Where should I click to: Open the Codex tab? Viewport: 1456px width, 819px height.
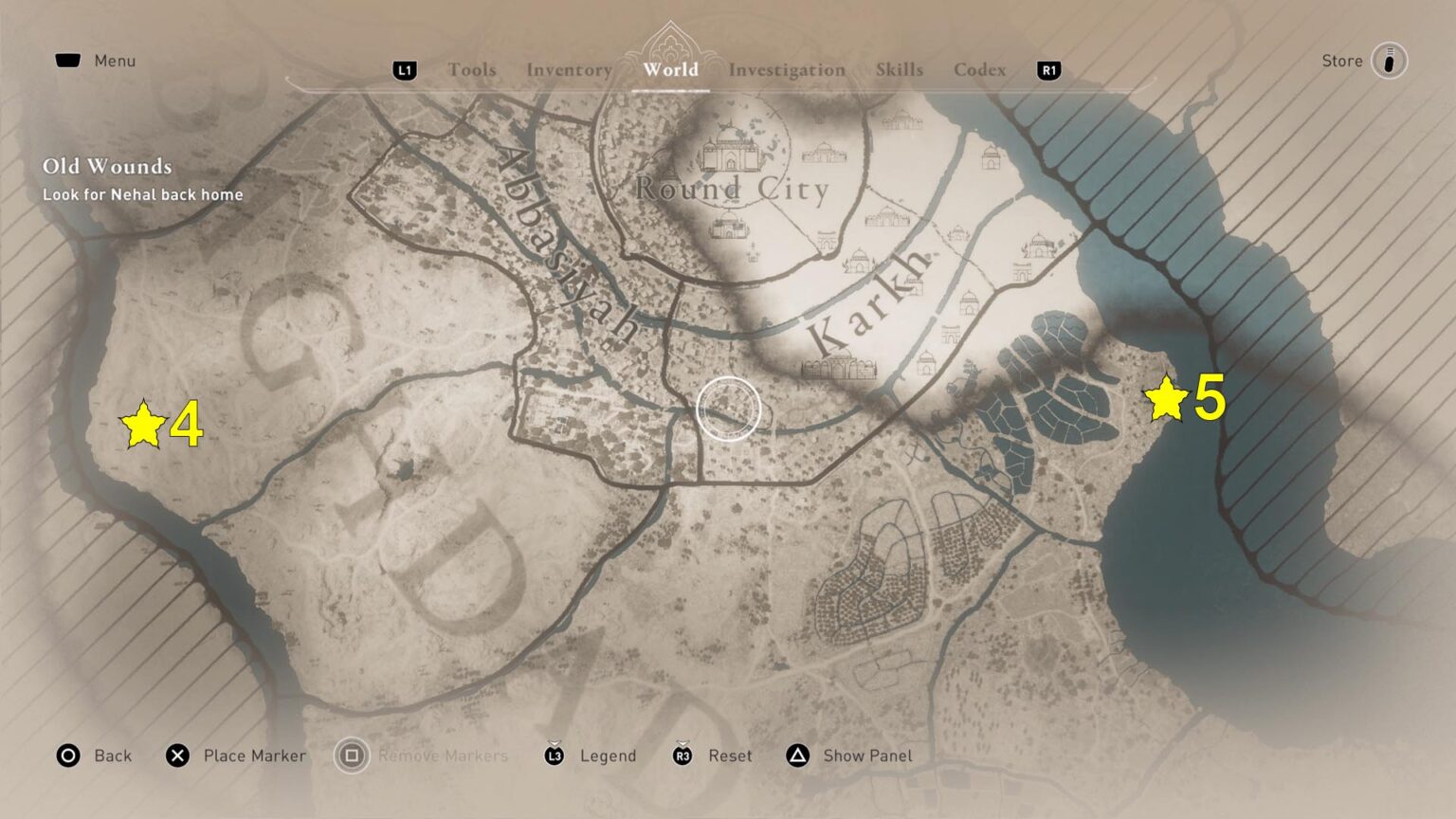pos(980,70)
